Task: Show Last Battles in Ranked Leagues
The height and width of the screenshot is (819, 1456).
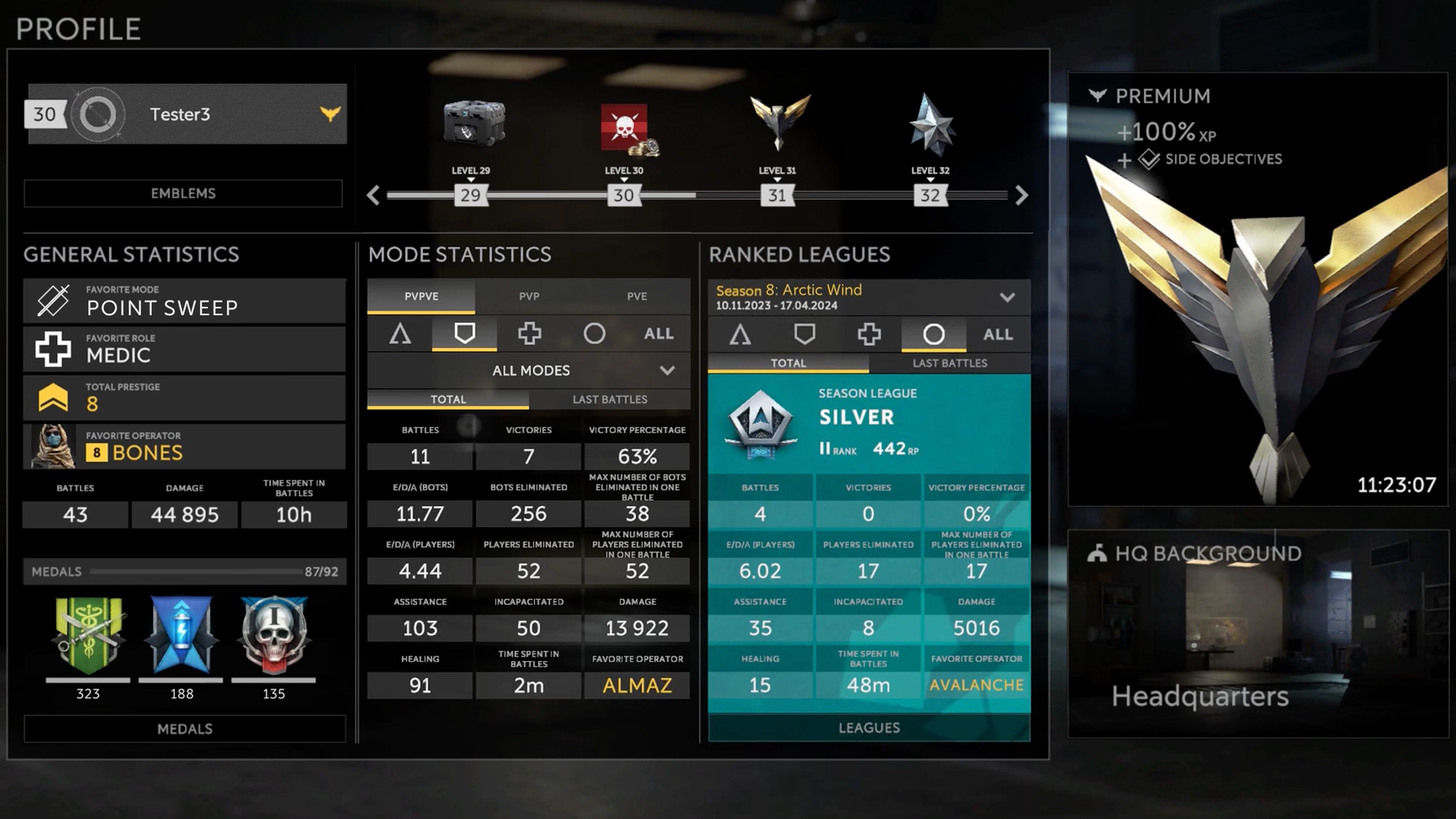Action: pos(950,363)
